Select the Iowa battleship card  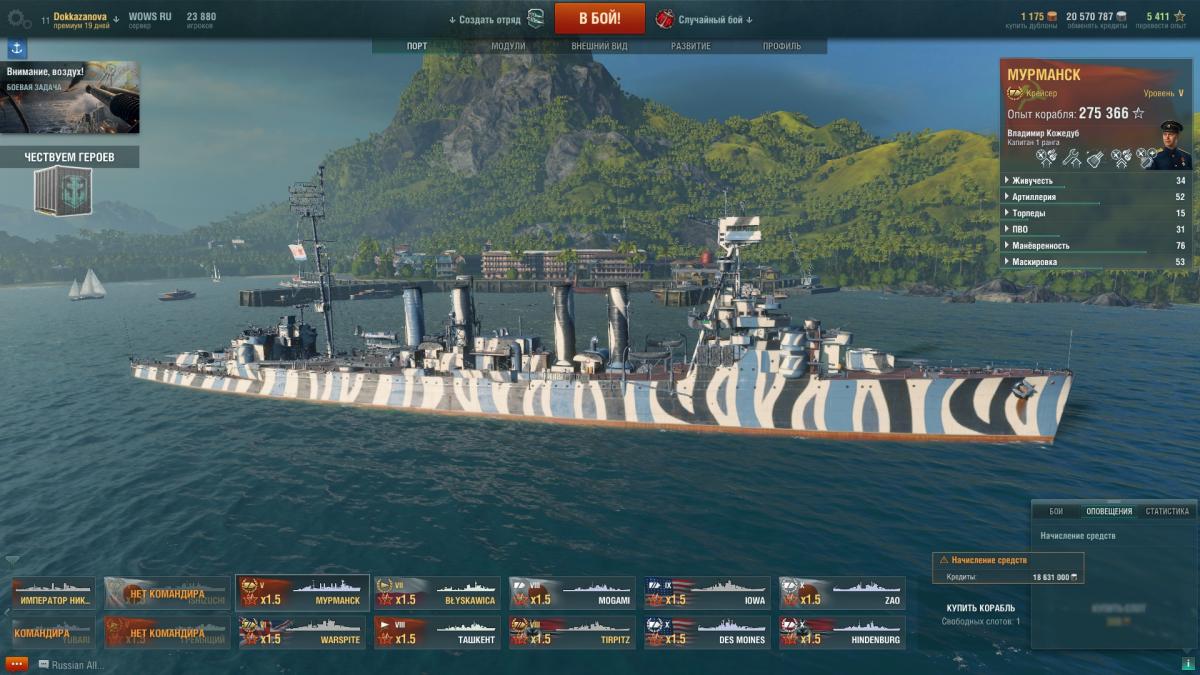(x=707, y=593)
